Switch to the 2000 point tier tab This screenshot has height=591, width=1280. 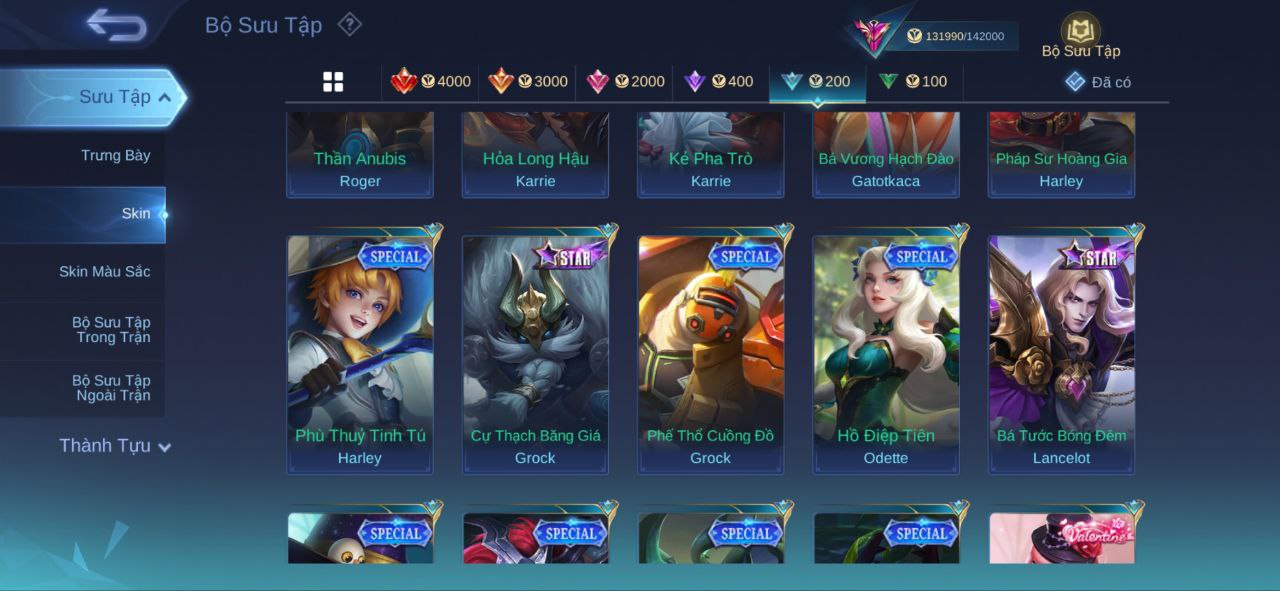click(625, 82)
